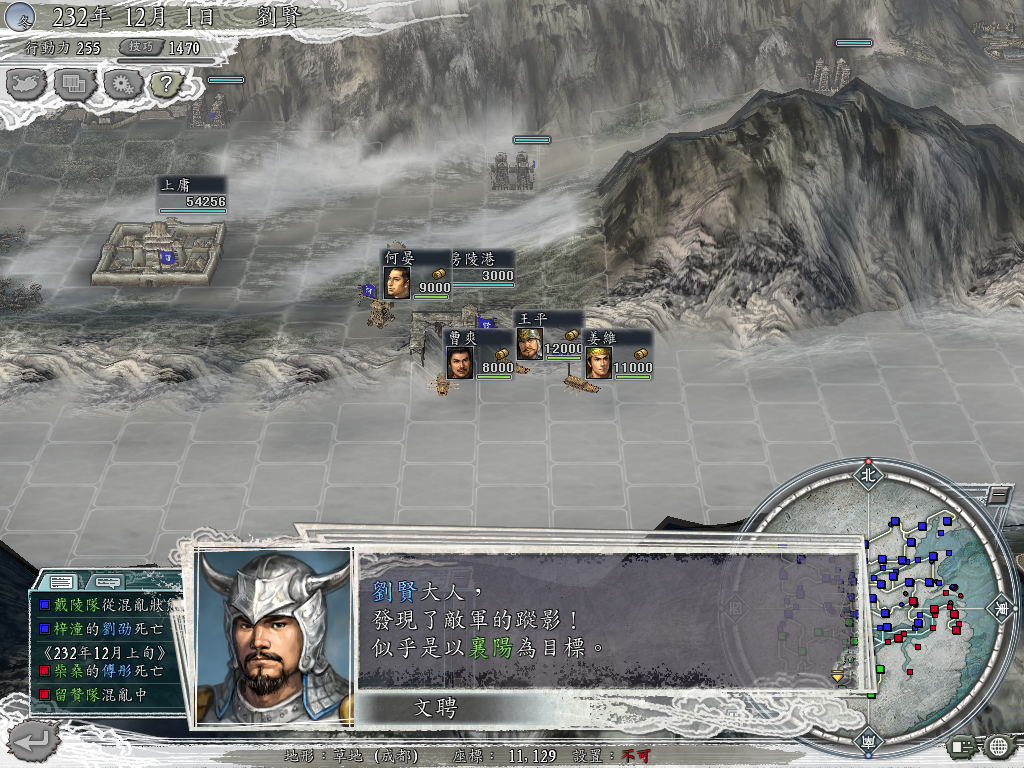Rotate view north with the 北 compass marker
Viewport: 1024px width, 768px height.
pos(868,475)
